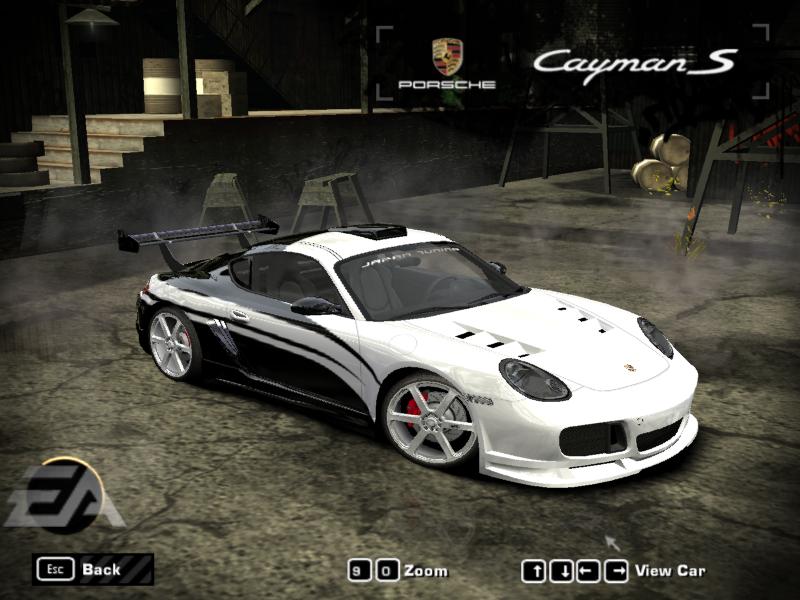Viewport: 800px width, 600px height.
Task: Go back using the Back button
Action: coord(92,569)
